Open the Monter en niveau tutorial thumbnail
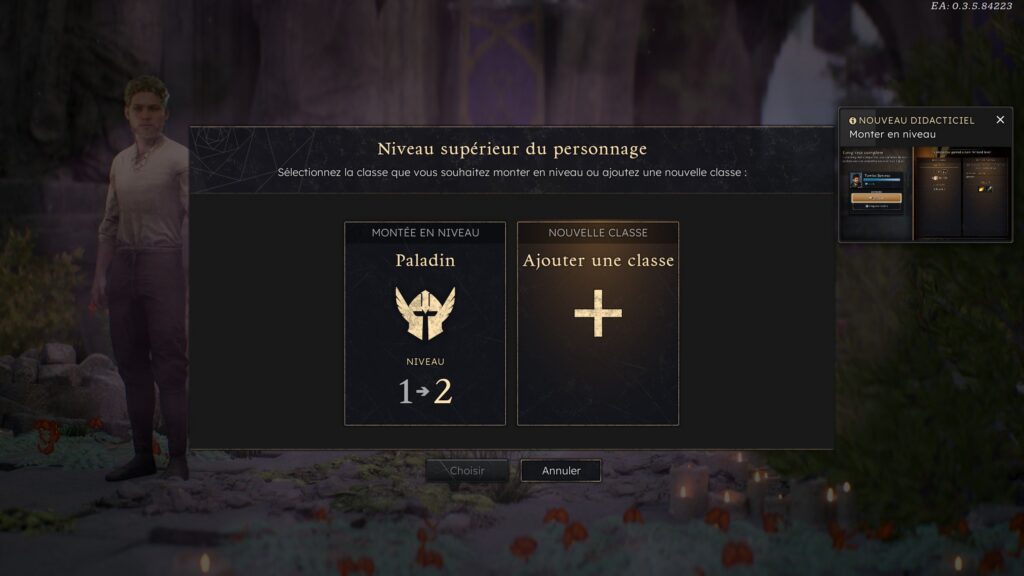1024x576 pixels. [925, 192]
